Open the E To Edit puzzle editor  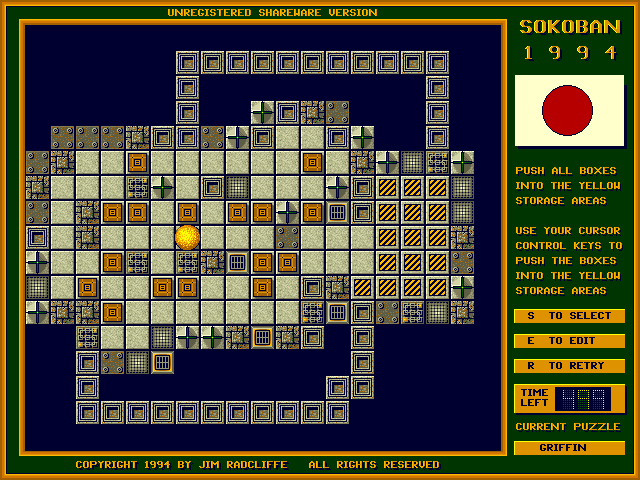click(569, 341)
